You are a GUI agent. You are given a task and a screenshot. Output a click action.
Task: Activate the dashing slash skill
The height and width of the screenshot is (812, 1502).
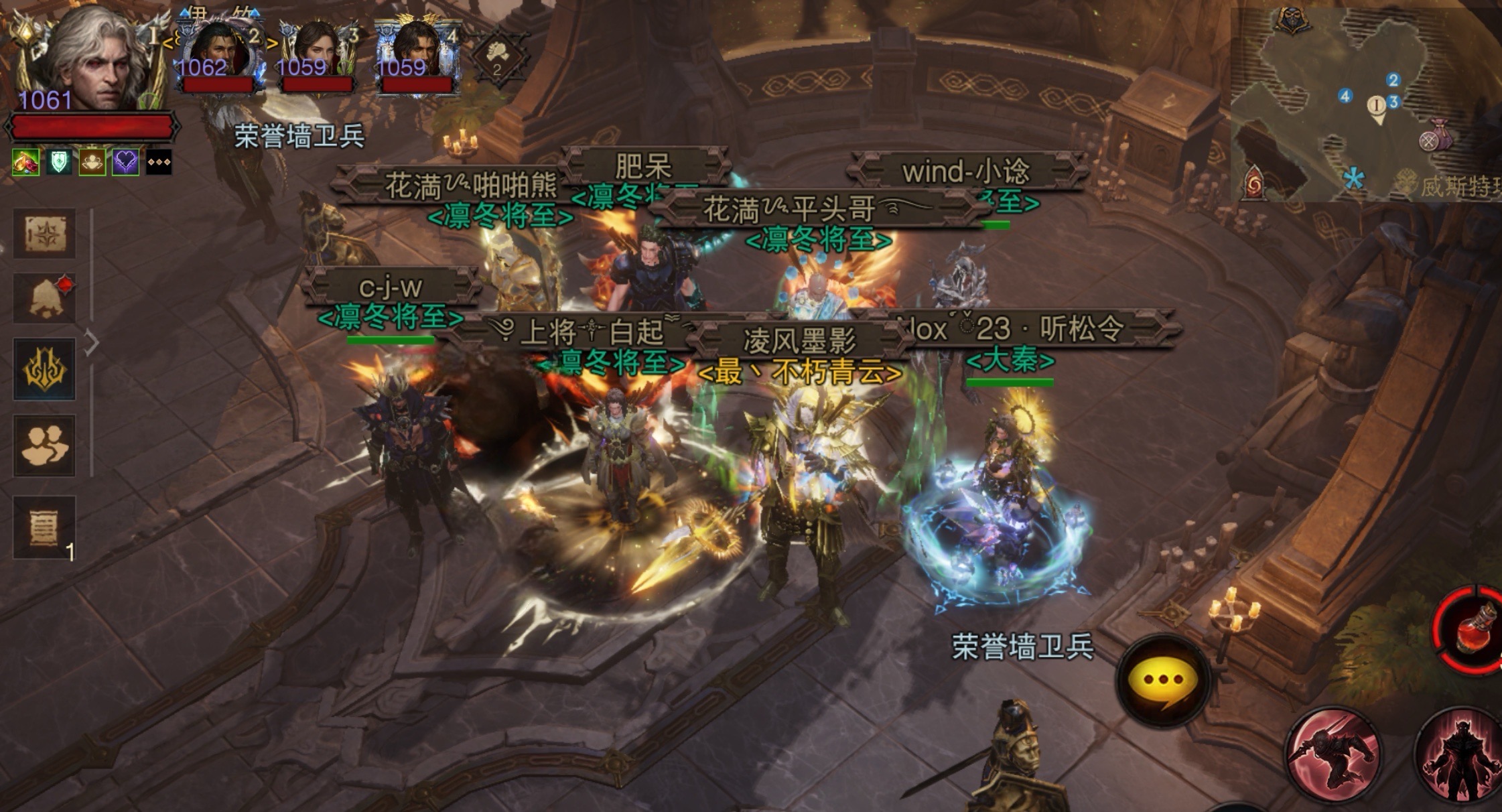pyautogui.click(x=1333, y=754)
